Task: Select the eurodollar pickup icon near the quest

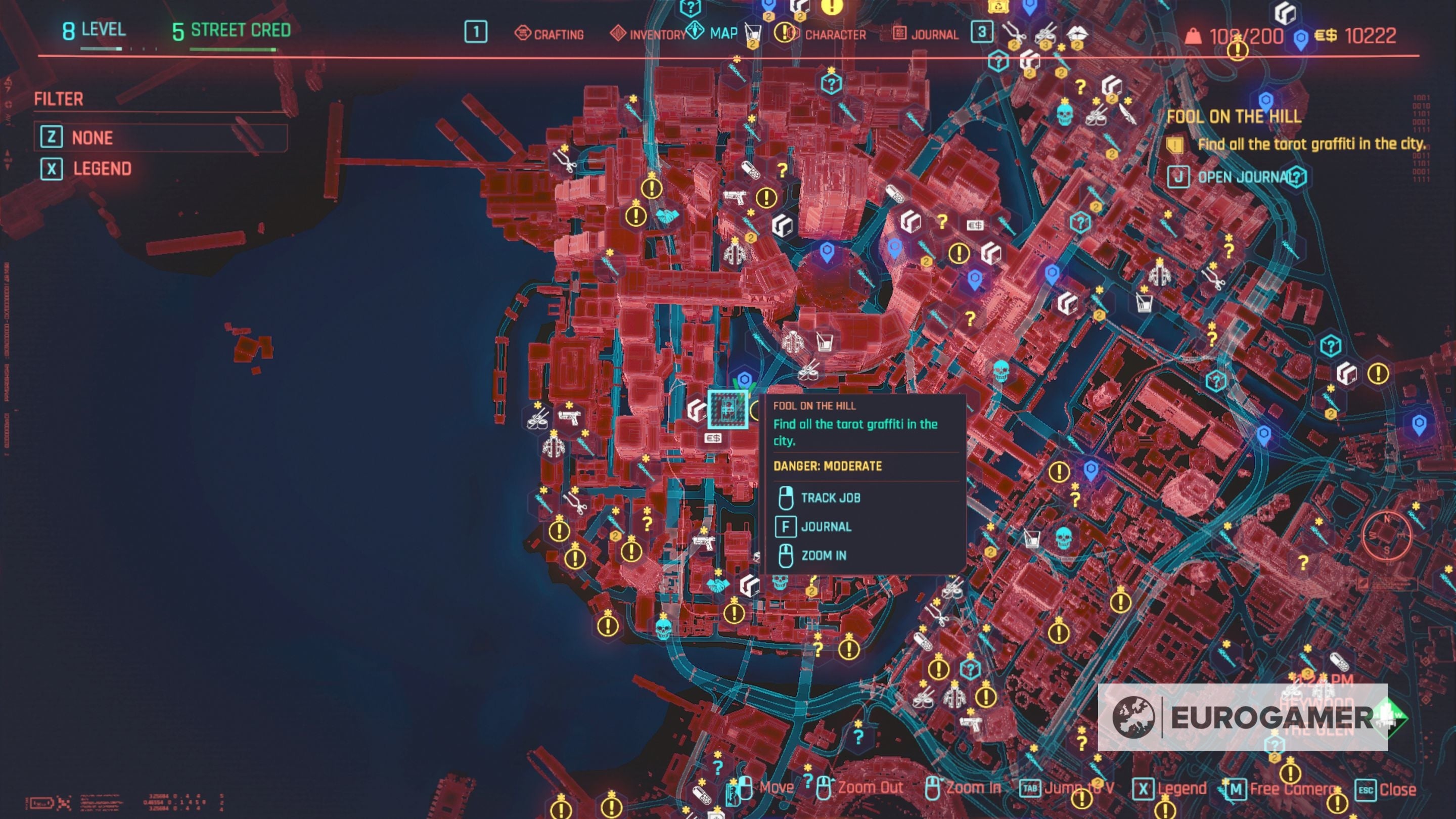Action: tap(714, 437)
